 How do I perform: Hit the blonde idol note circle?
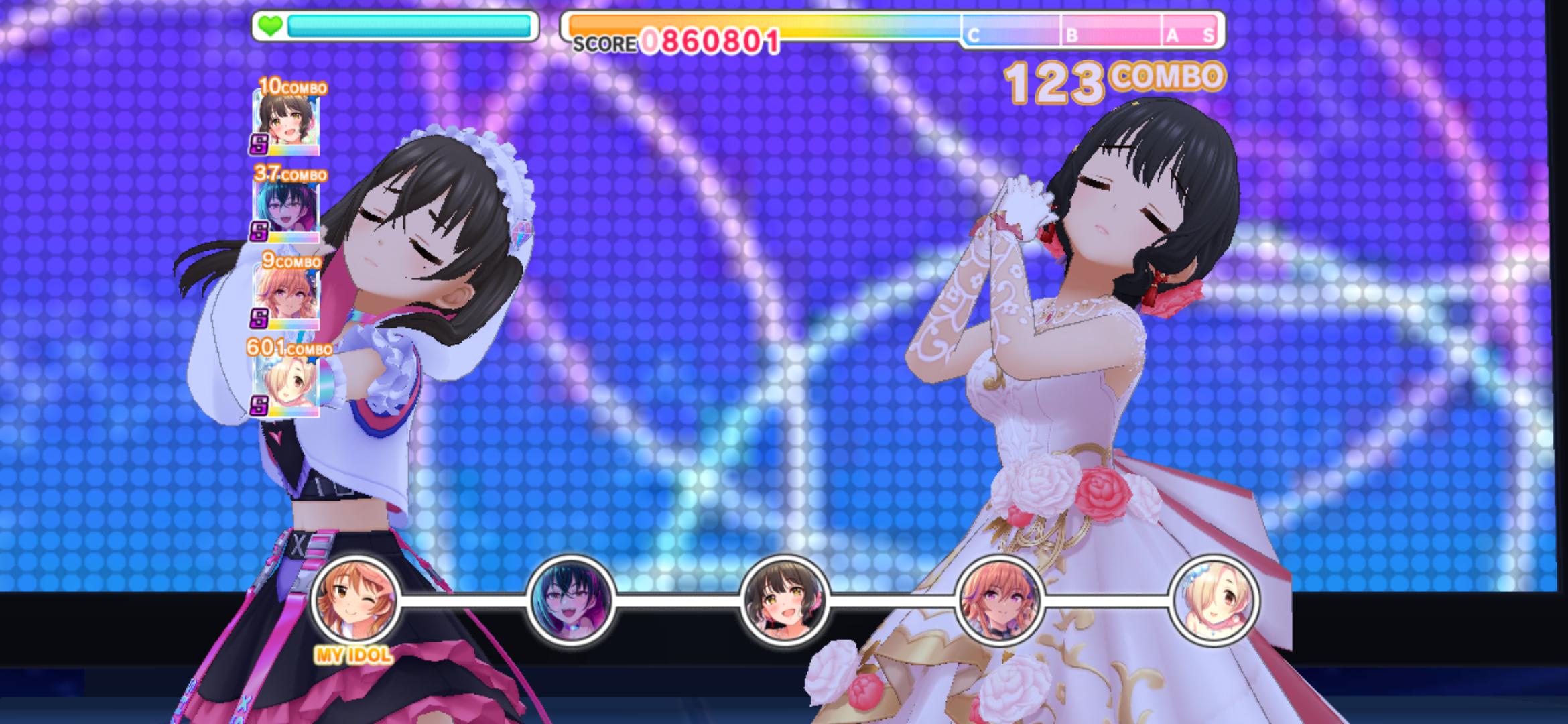[1213, 600]
